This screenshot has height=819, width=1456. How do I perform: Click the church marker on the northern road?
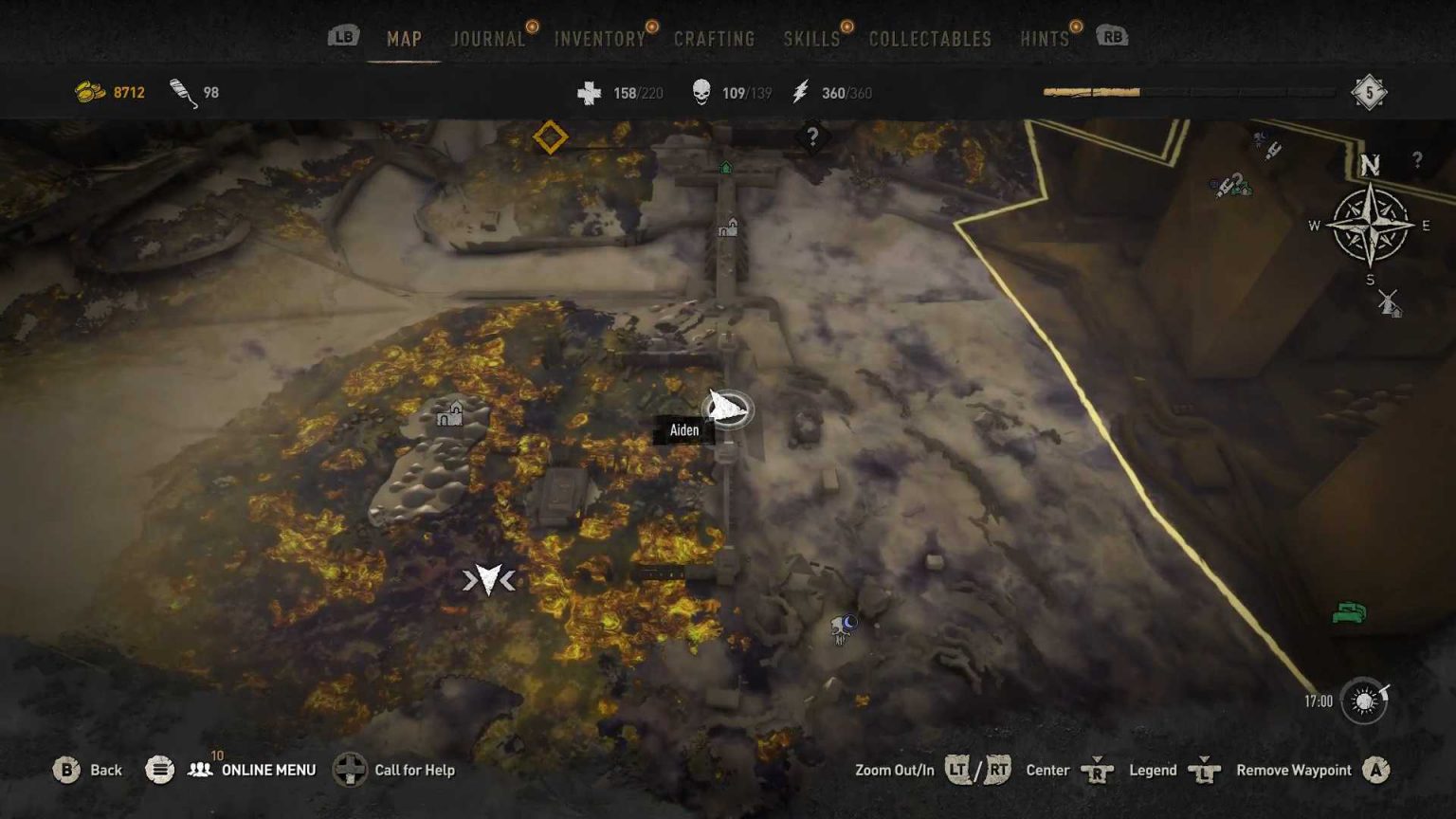tap(727, 229)
